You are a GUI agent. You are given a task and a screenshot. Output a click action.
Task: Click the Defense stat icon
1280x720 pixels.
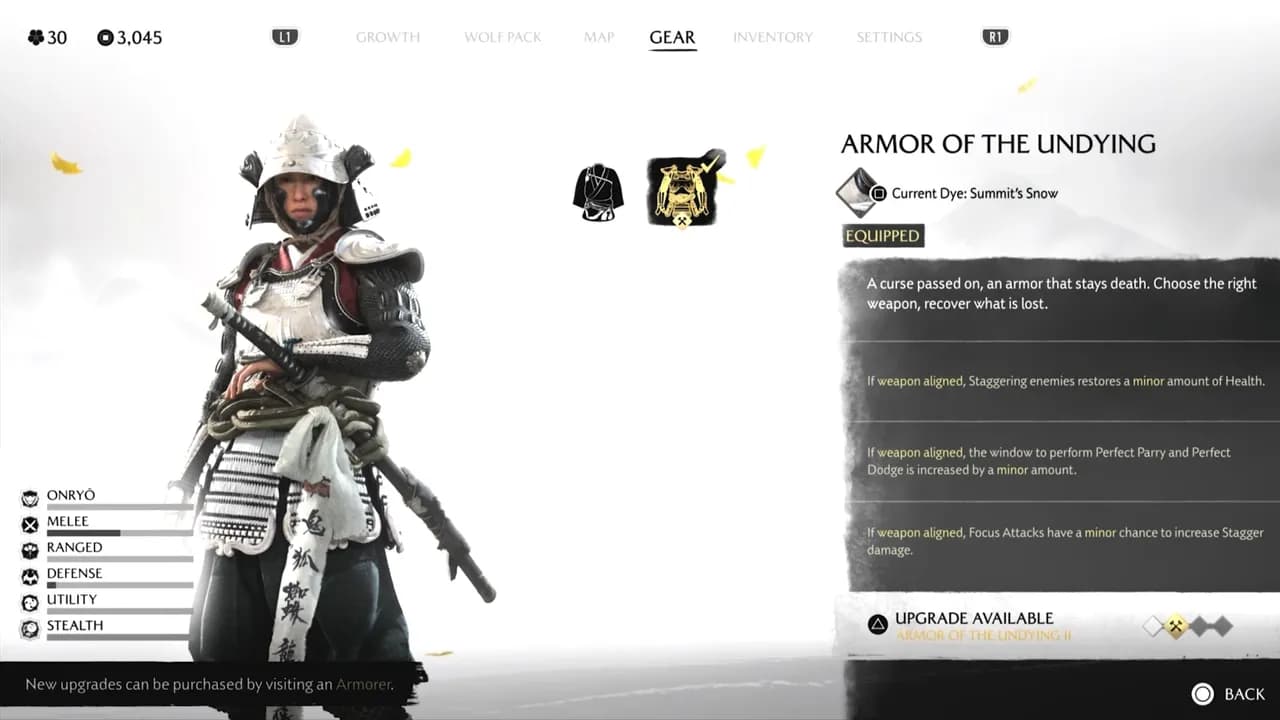click(x=28, y=573)
